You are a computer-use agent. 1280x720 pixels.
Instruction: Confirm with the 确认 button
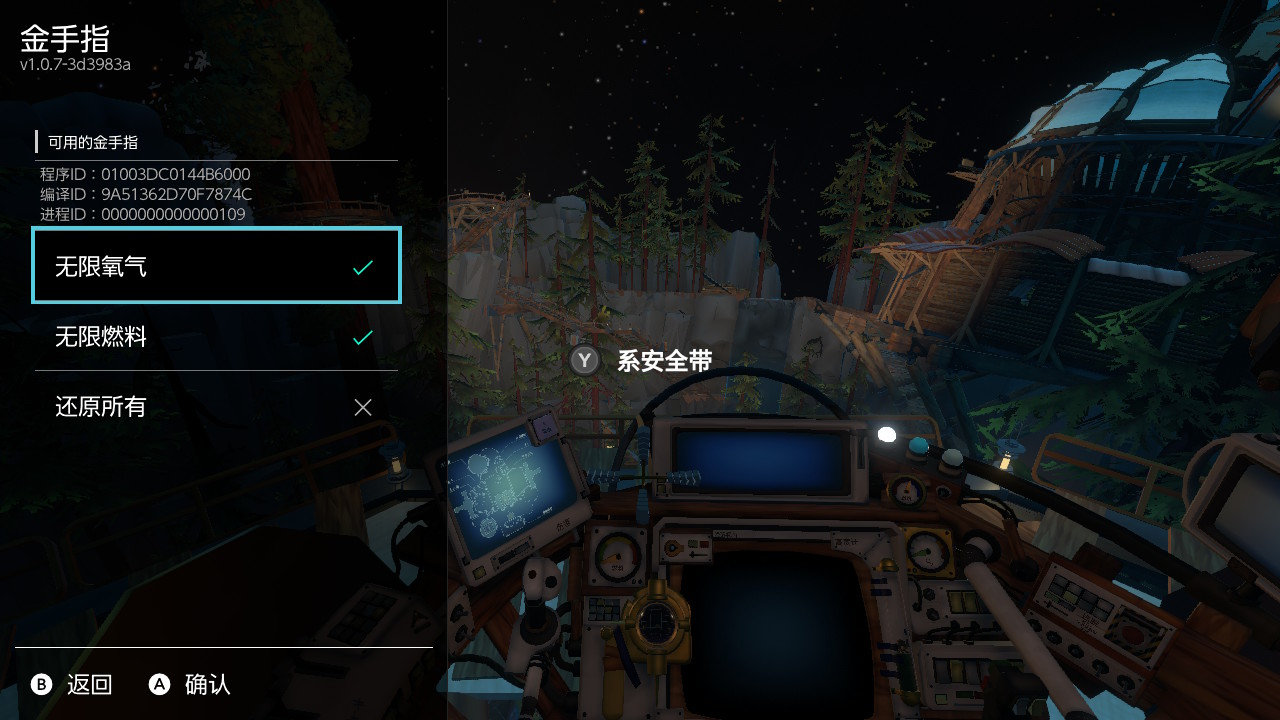190,685
